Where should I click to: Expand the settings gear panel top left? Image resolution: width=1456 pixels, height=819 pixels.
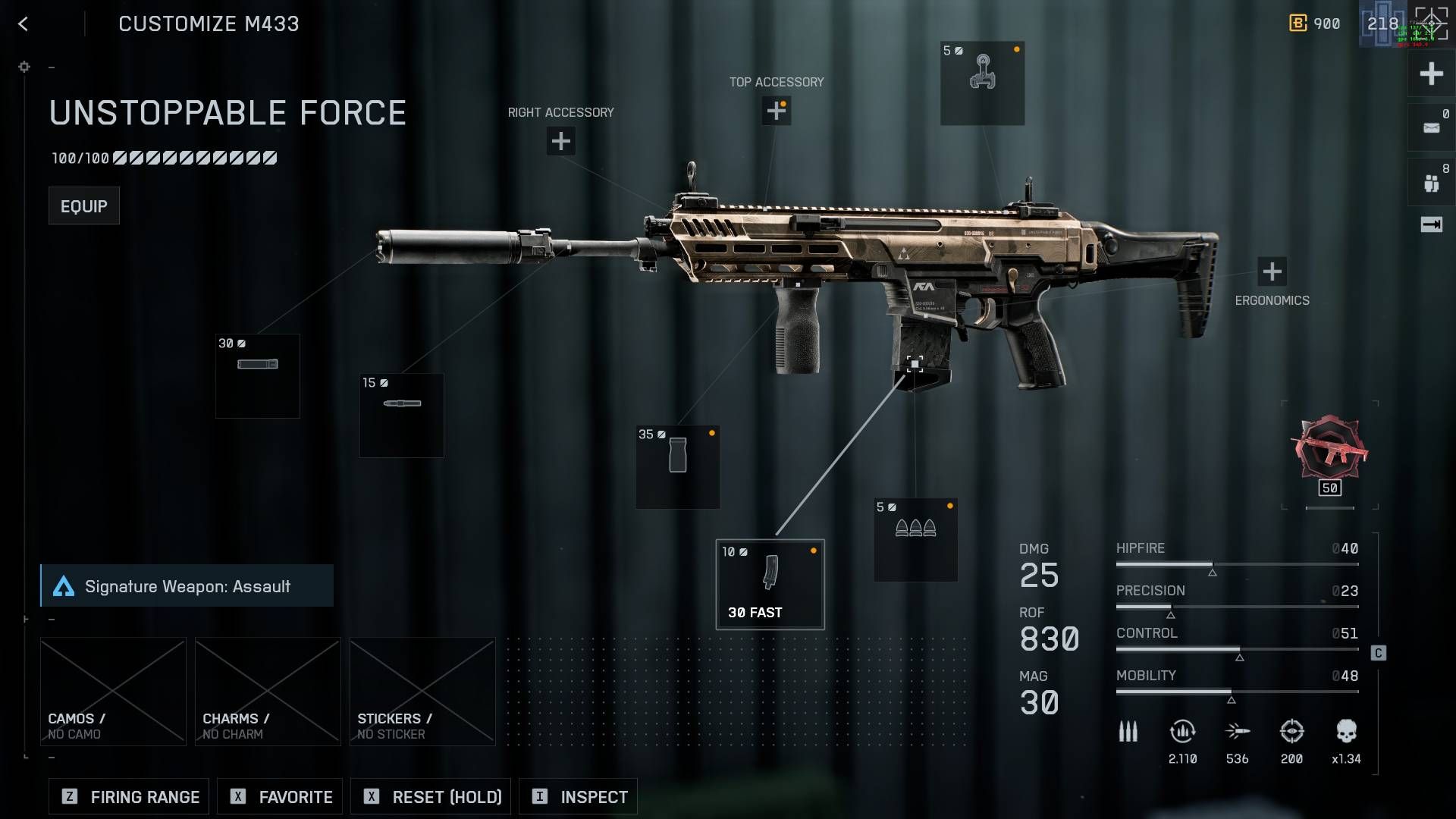tap(24, 67)
